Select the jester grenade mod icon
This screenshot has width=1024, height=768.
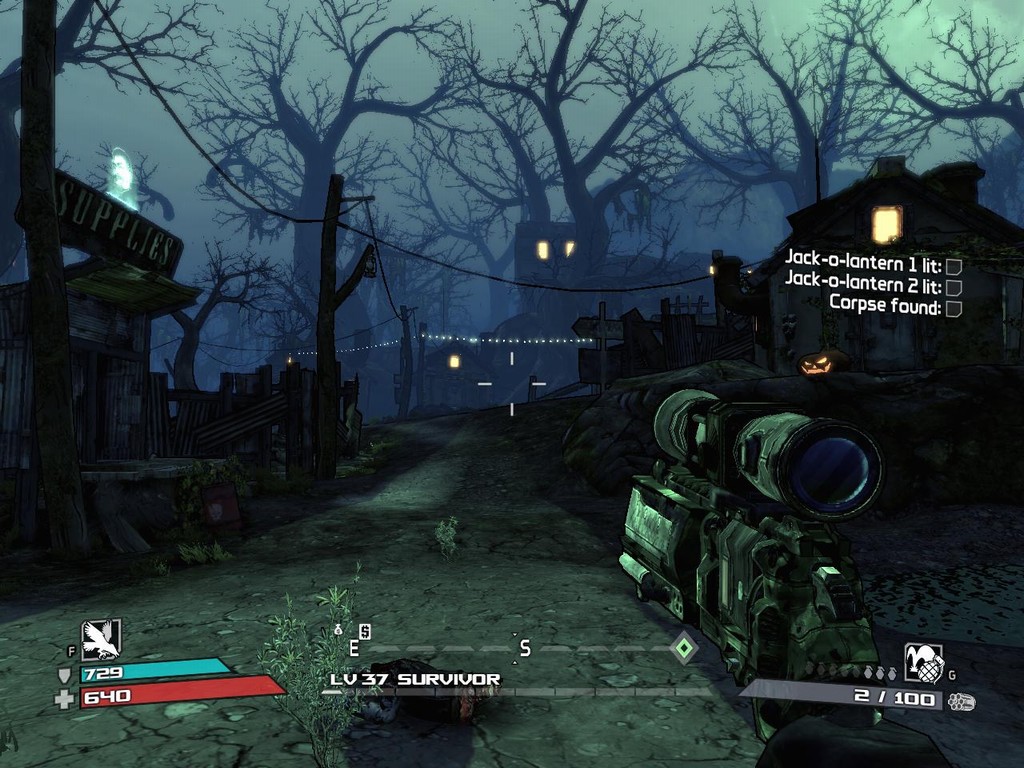point(924,662)
